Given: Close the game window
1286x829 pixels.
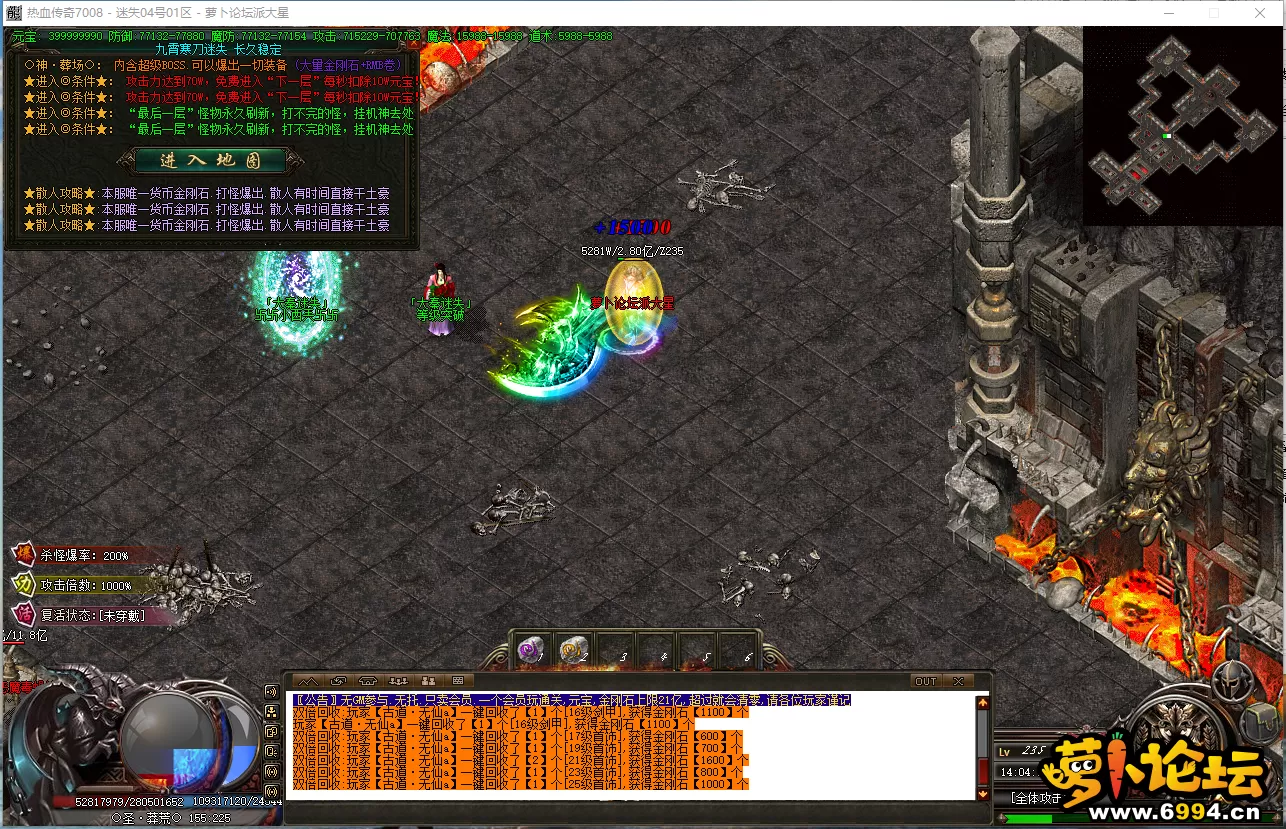Looking at the screenshot, I should pos(1261,13).
